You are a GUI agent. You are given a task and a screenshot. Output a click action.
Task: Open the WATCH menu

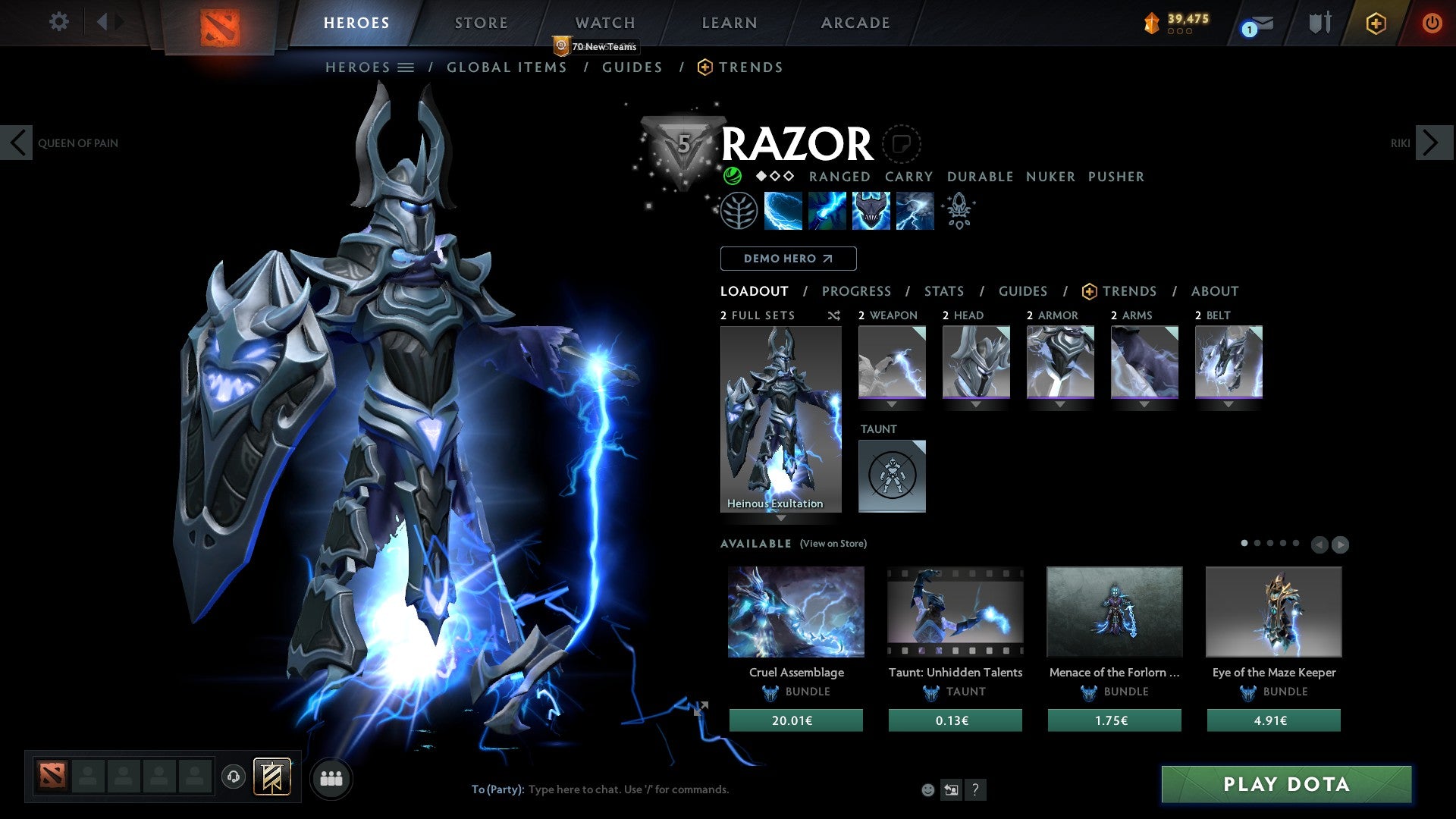[604, 22]
